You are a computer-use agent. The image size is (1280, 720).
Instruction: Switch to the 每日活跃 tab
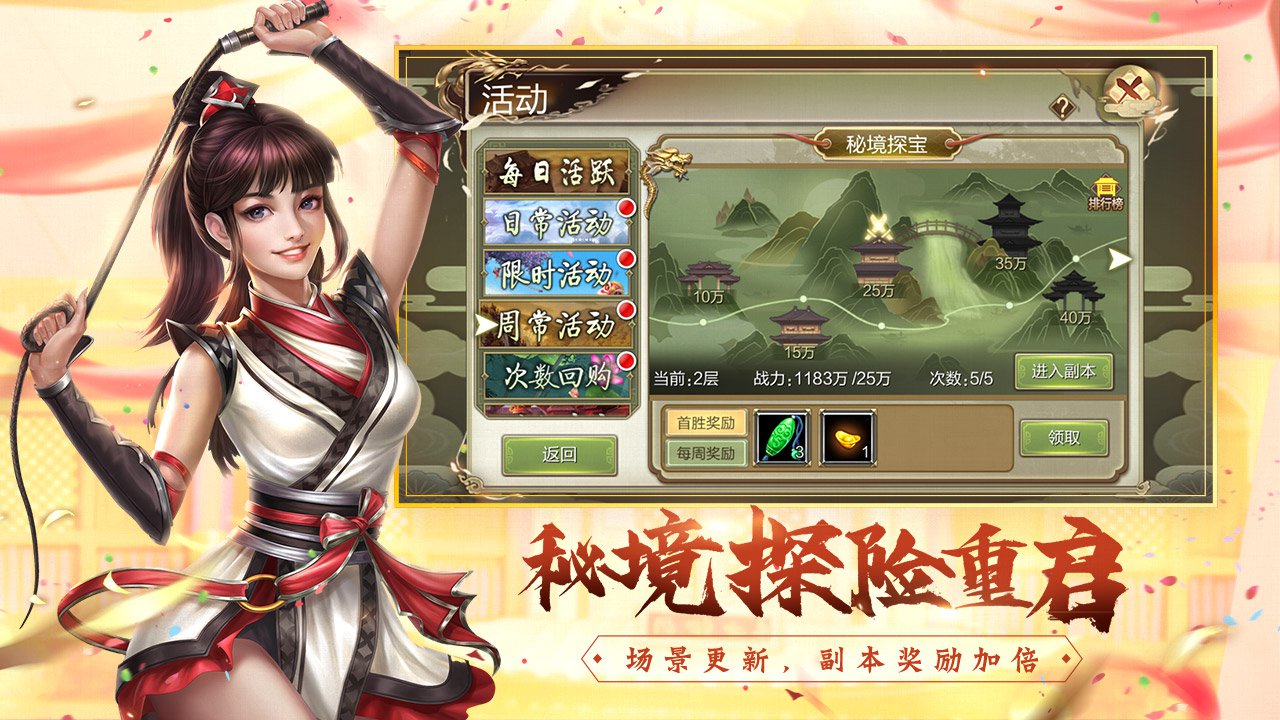coord(558,173)
